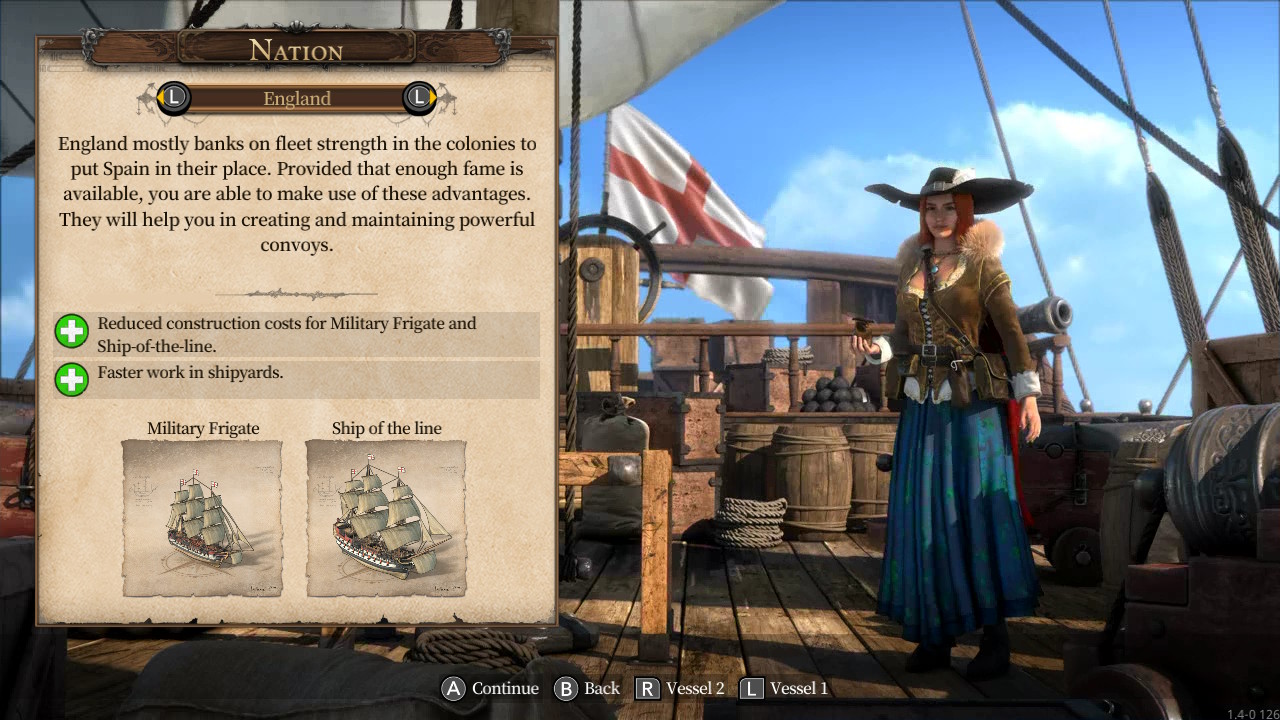Switch to Vessel 1
The width and height of the screenshot is (1280, 720).
tap(800, 688)
